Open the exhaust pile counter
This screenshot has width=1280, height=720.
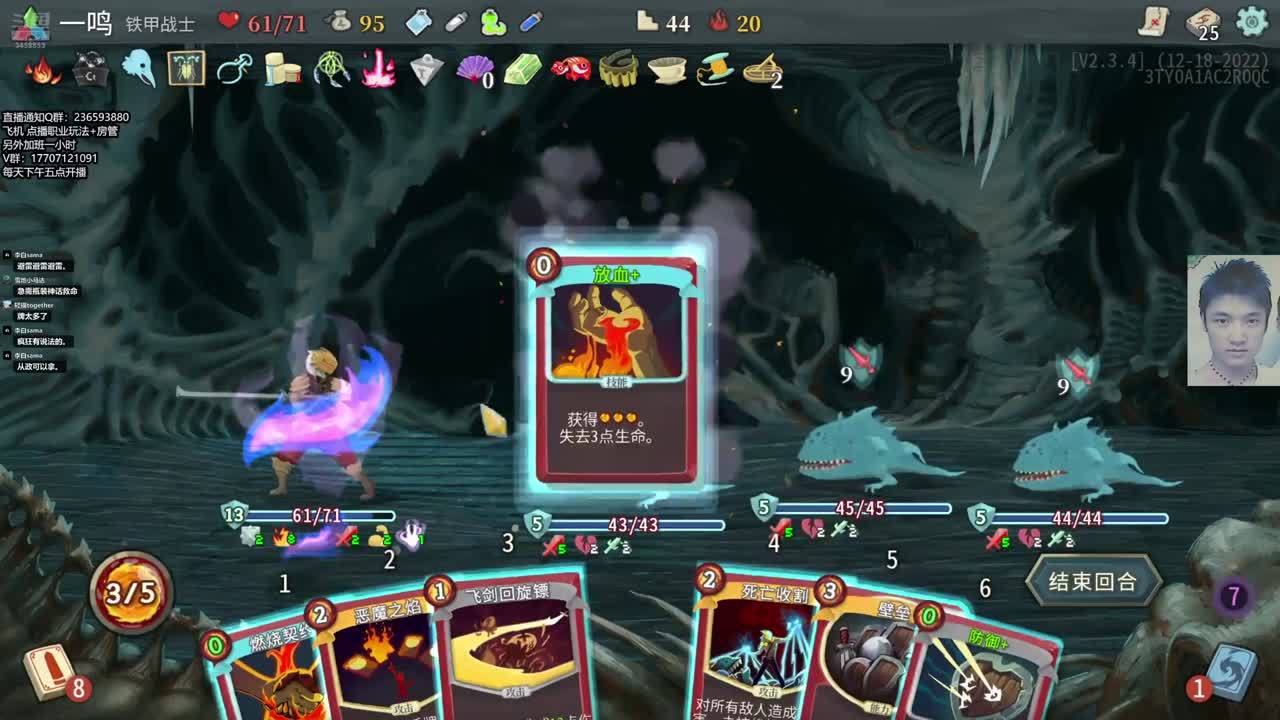pyautogui.click(x=1233, y=597)
